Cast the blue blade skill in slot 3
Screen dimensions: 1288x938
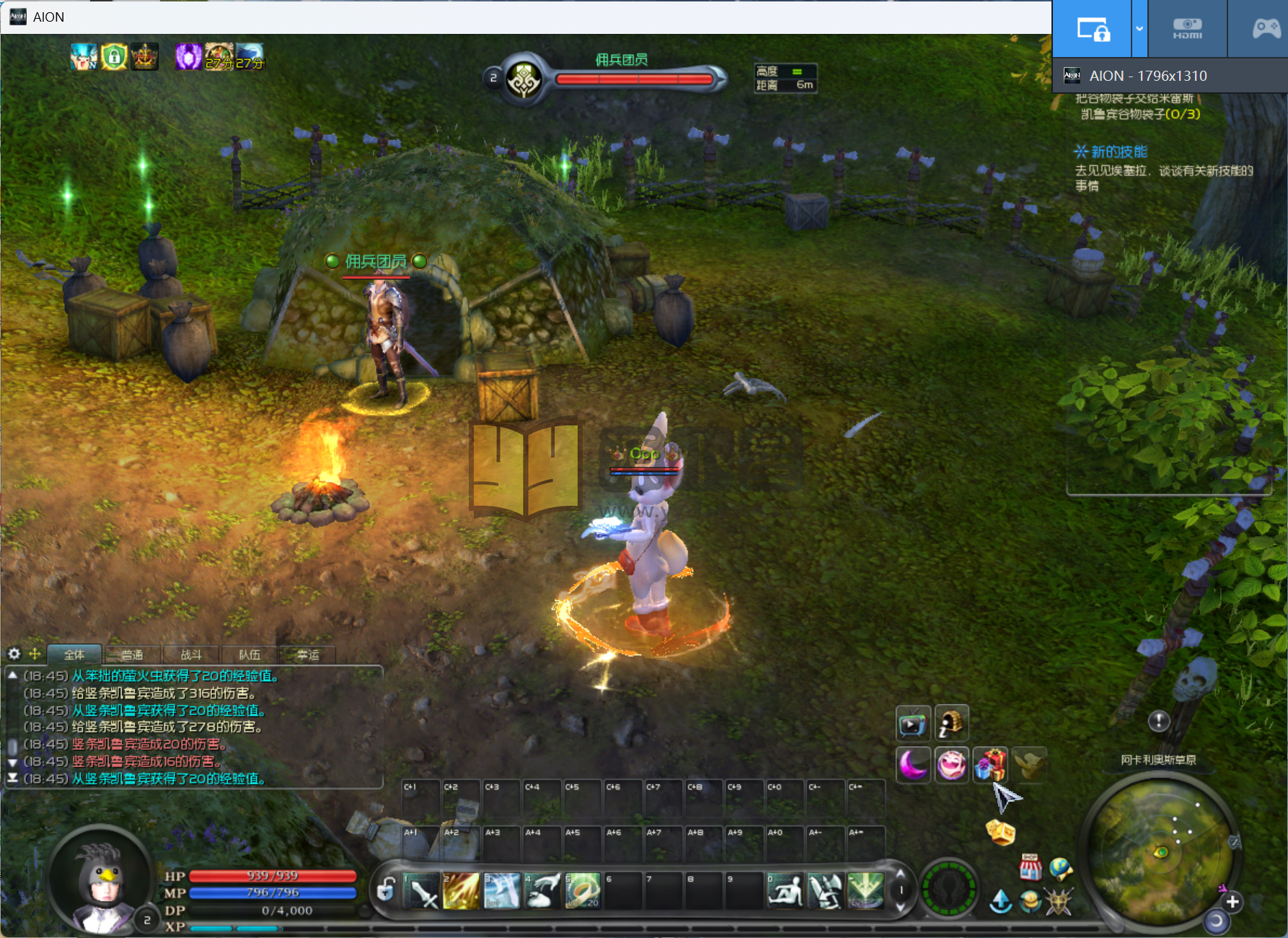pos(503,891)
